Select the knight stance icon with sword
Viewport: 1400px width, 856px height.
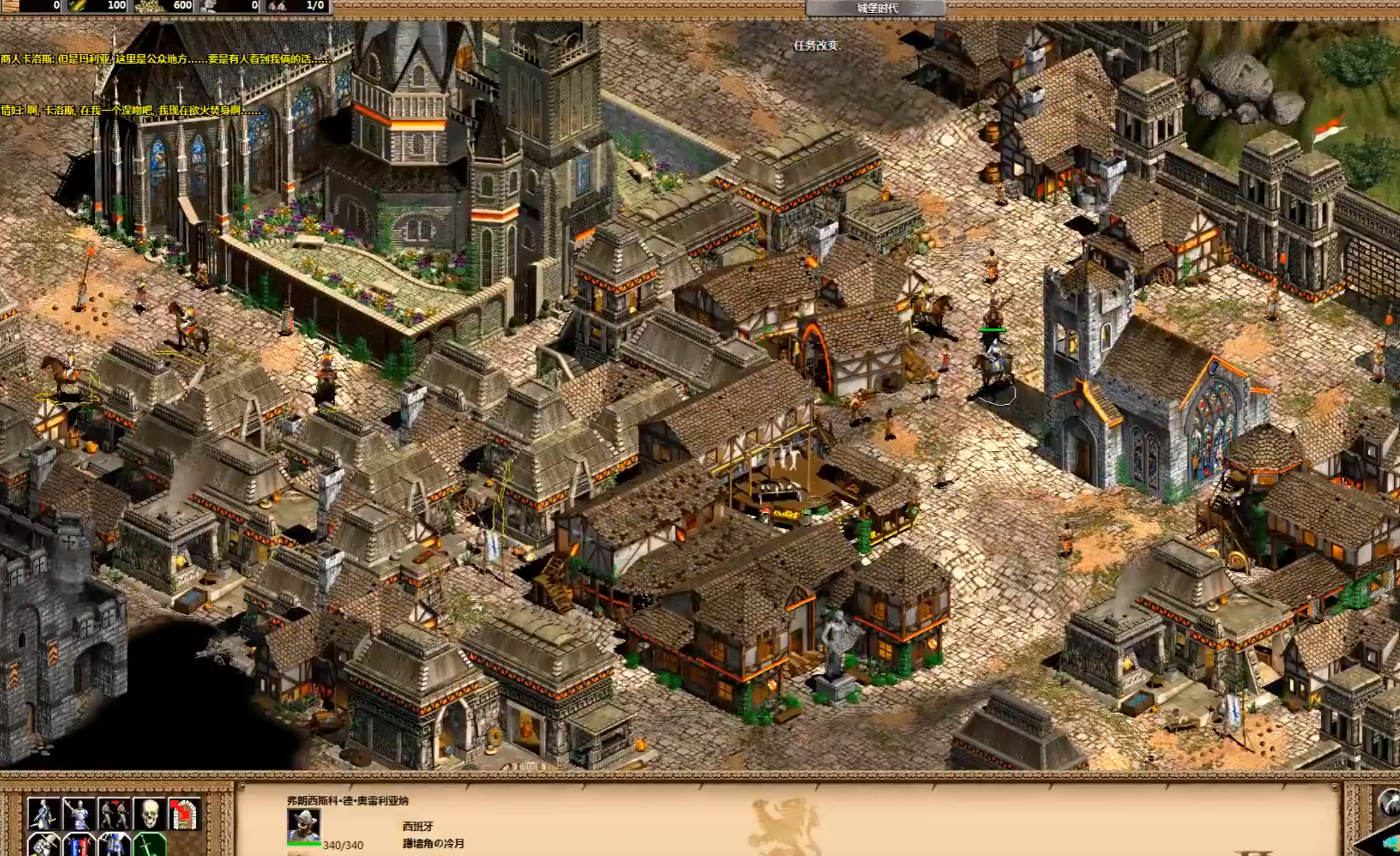[44, 813]
